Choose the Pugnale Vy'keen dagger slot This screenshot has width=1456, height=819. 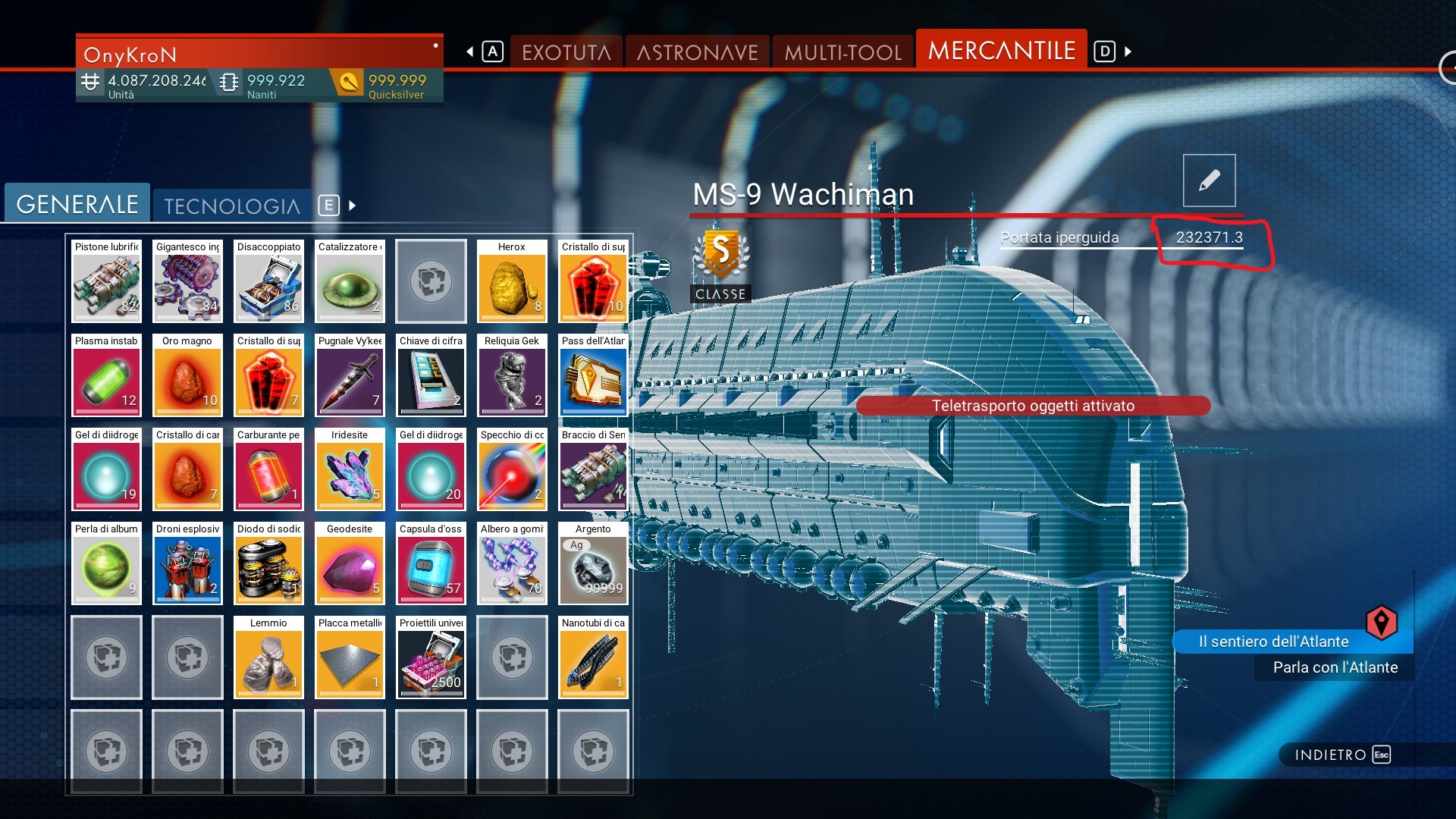click(x=350, y=376)
